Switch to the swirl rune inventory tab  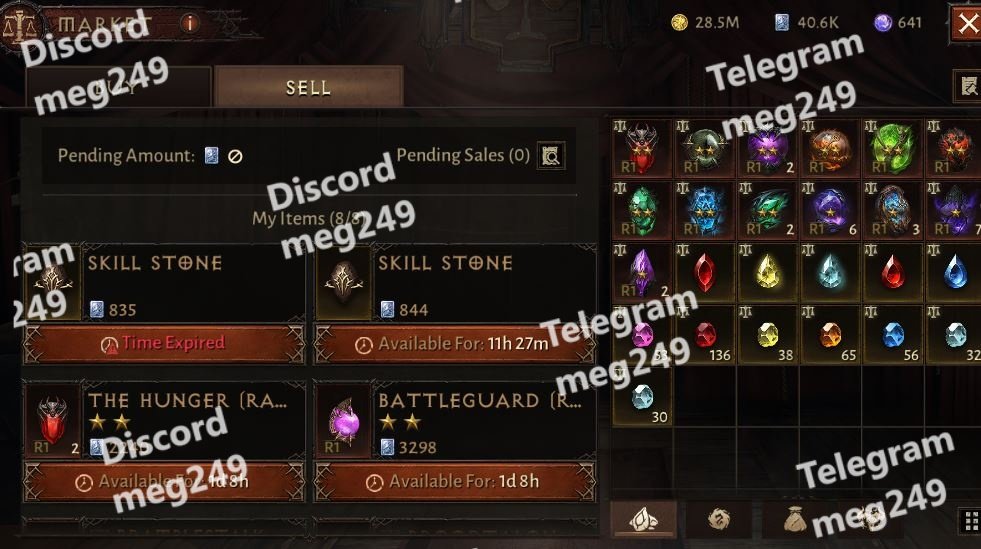(718, 519)
